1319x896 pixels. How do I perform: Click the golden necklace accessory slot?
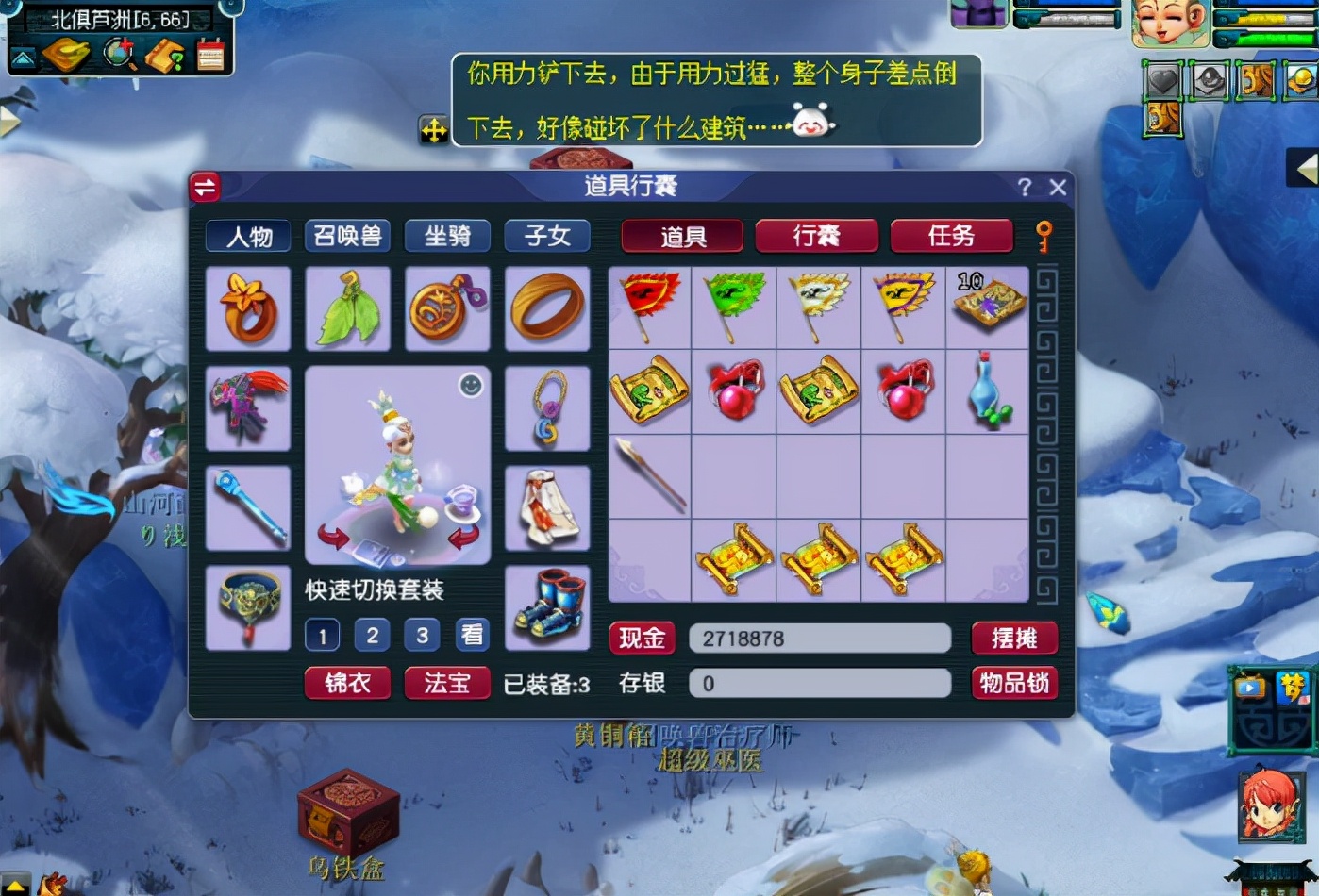pos(547,407)
